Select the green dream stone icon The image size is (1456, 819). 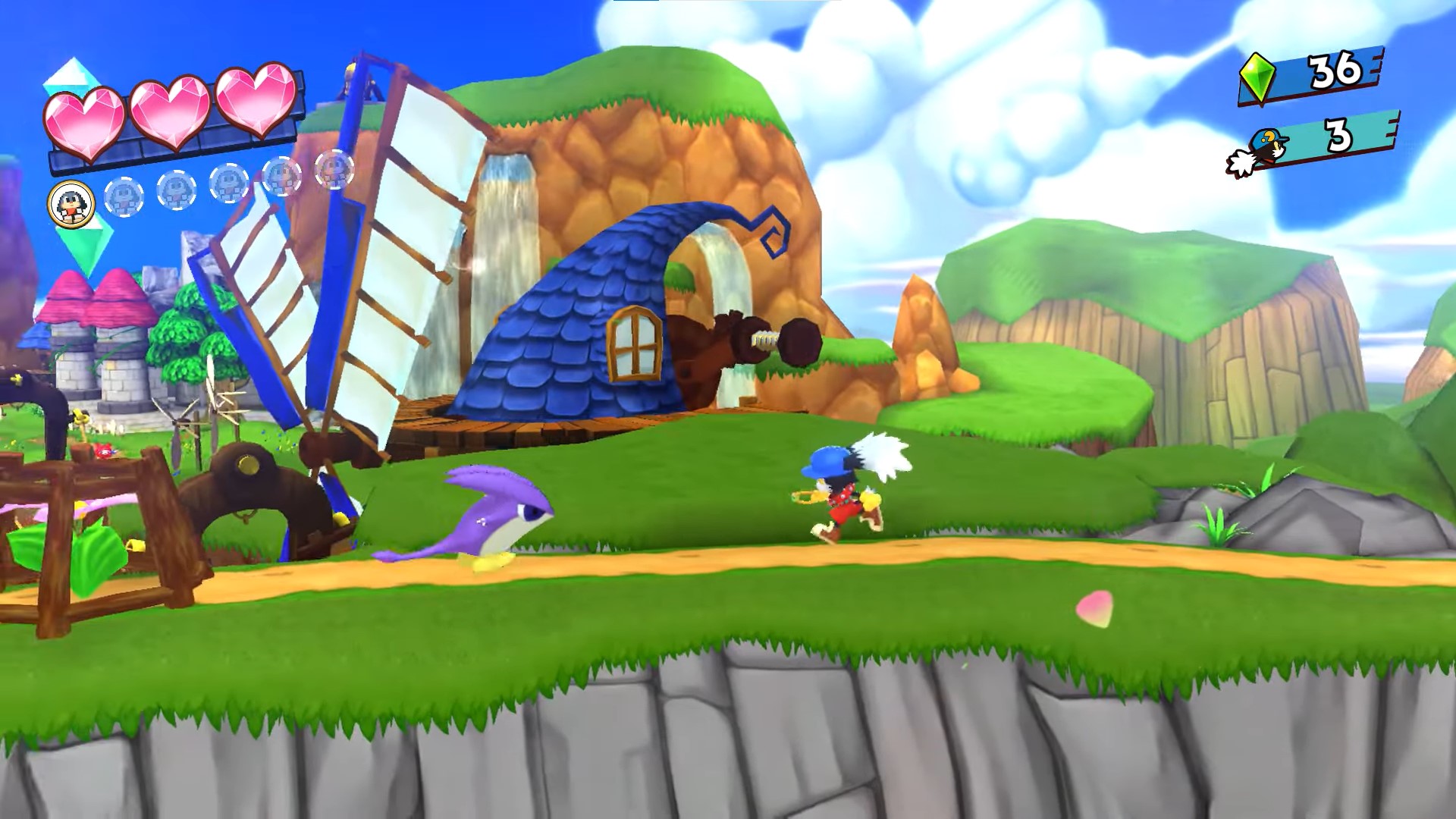(1257, 77)
